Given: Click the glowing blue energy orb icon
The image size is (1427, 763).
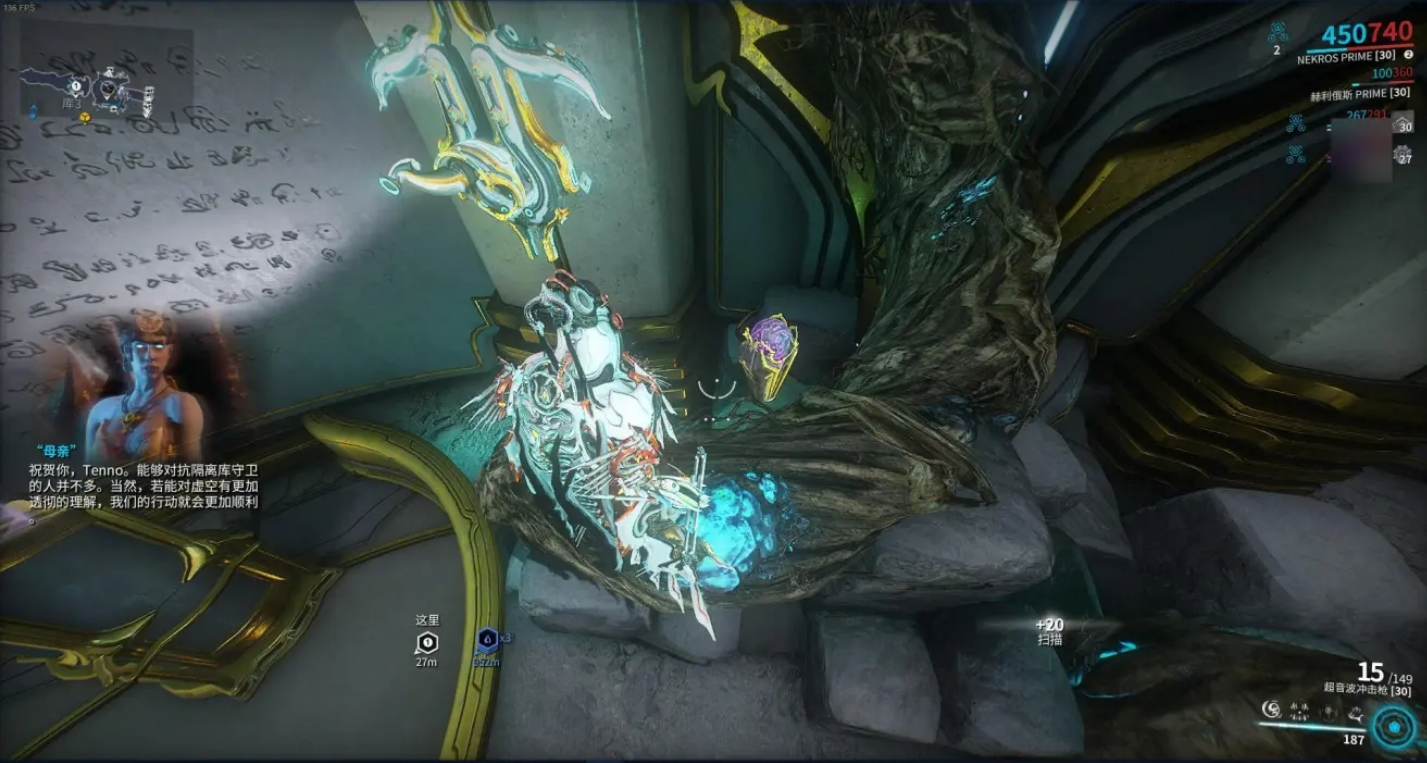Looking at the screenshot, I should [1393, 727].
